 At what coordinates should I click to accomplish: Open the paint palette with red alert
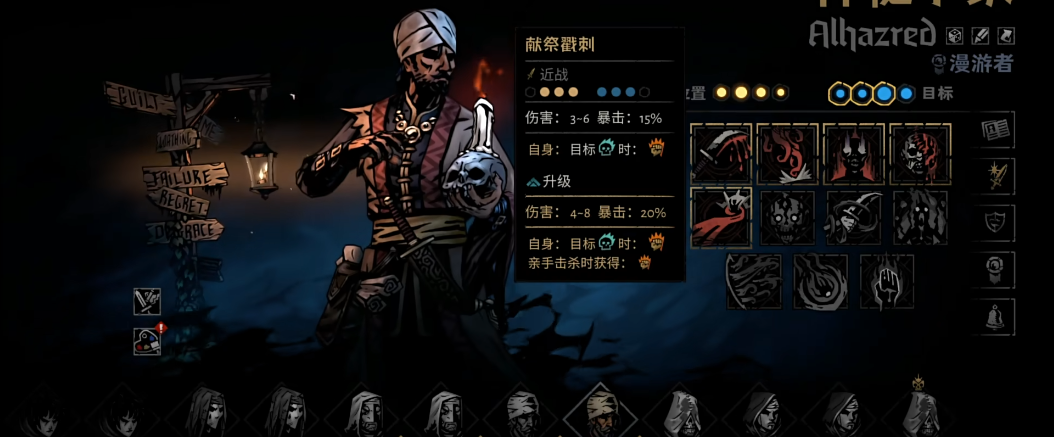pos(147,341)
